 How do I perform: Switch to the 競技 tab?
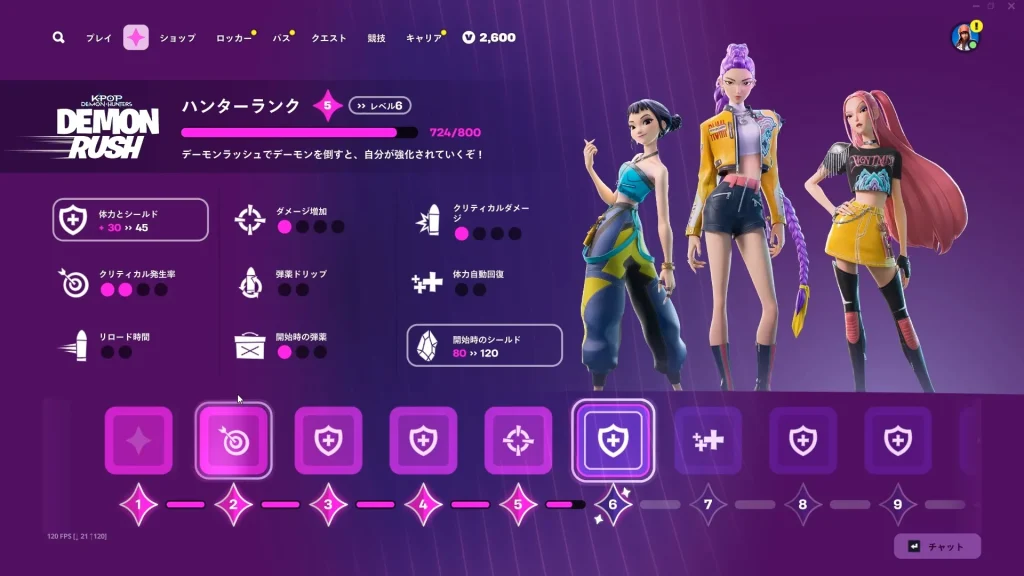pos(376,38)
